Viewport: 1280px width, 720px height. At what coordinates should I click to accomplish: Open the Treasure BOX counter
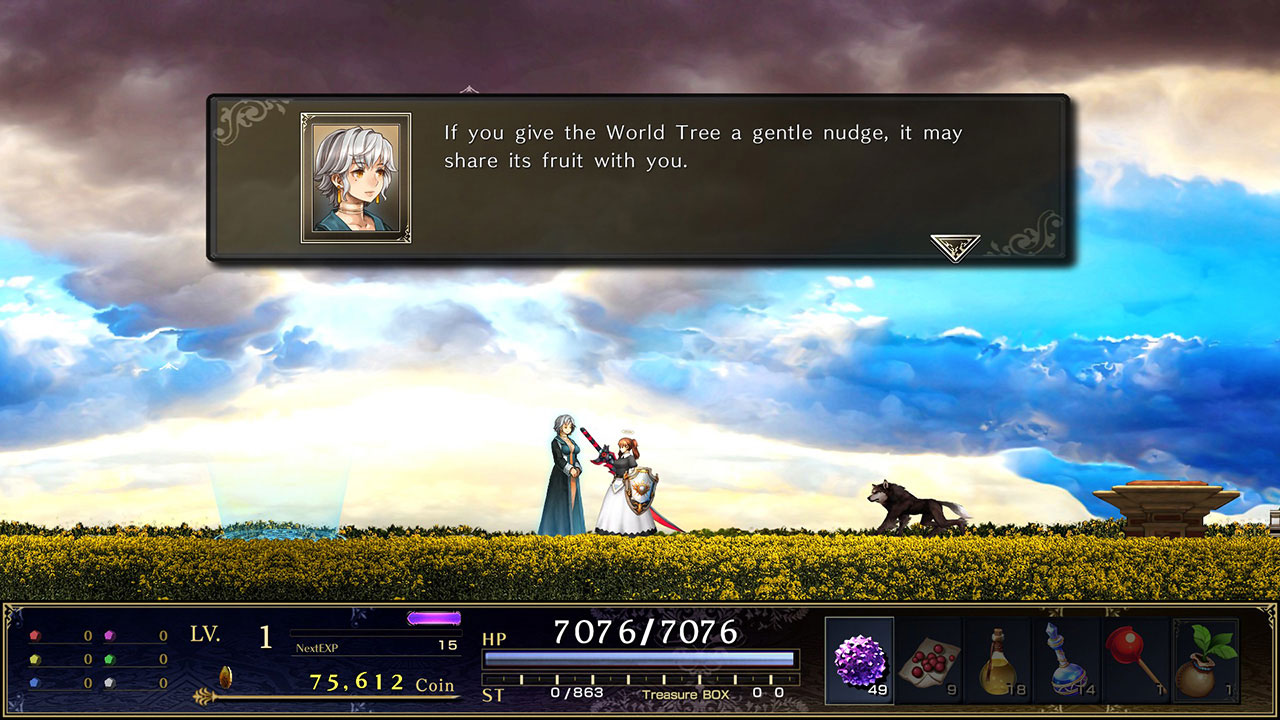687,694
